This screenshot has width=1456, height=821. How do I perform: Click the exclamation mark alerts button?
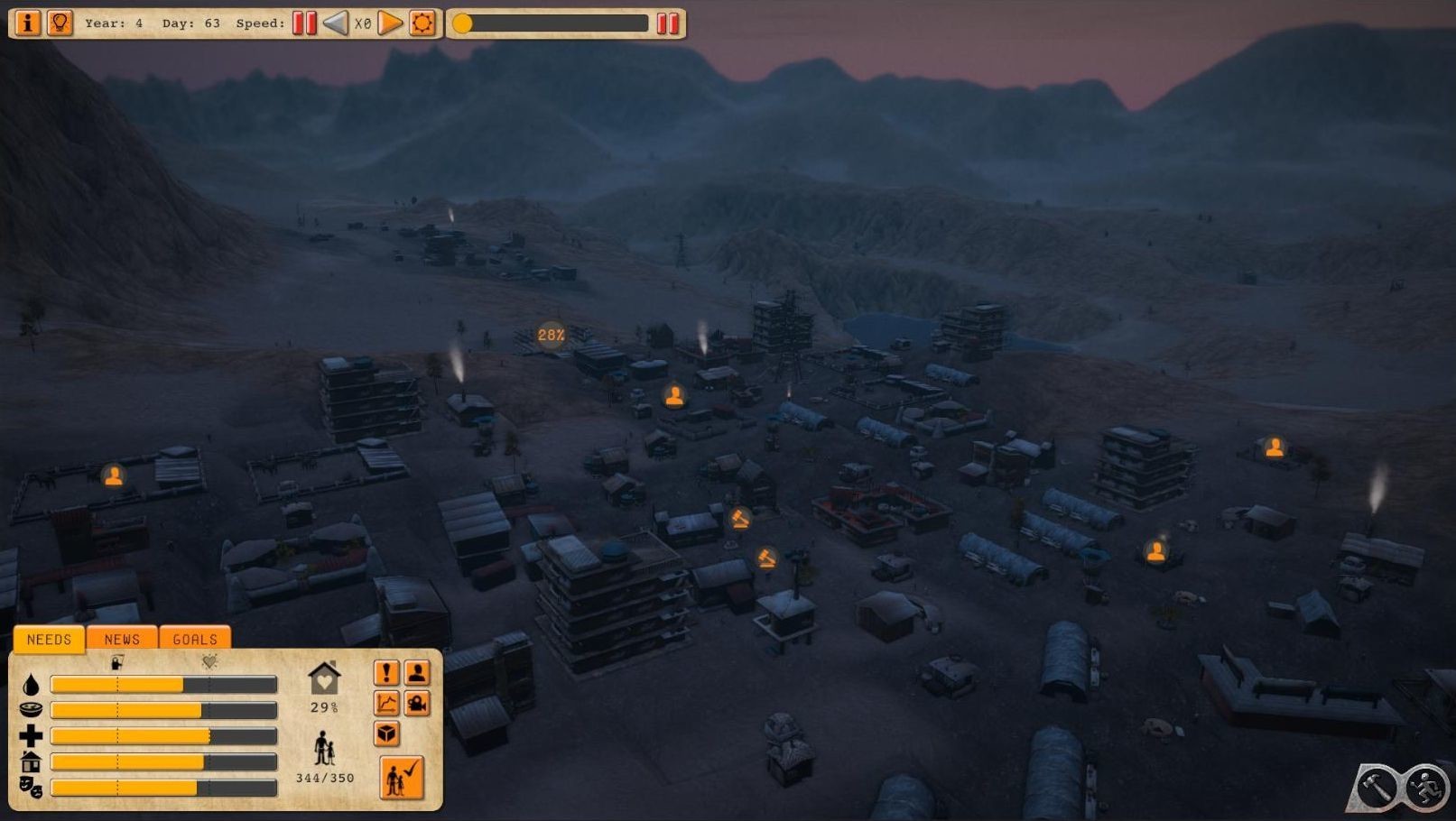click(386, 673)
